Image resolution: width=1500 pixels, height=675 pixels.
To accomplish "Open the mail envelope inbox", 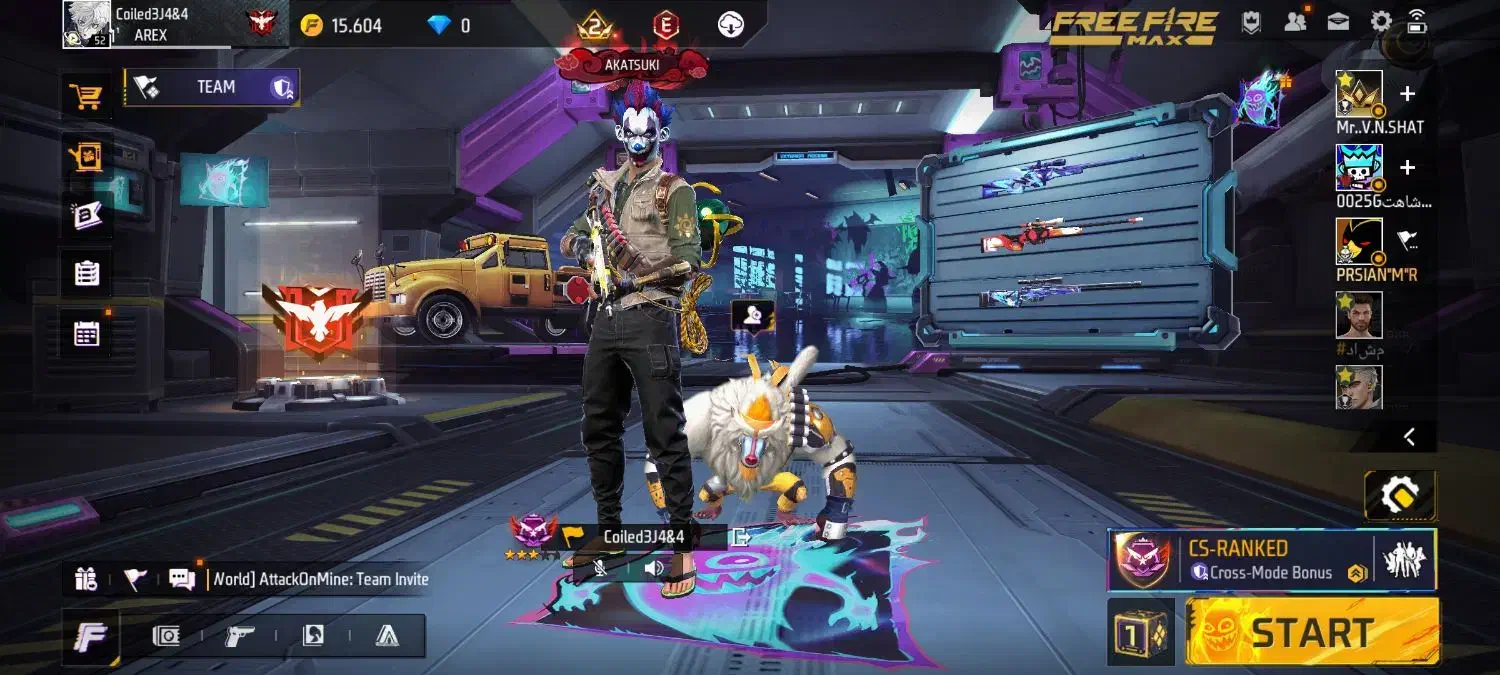I will [1338, 22].
